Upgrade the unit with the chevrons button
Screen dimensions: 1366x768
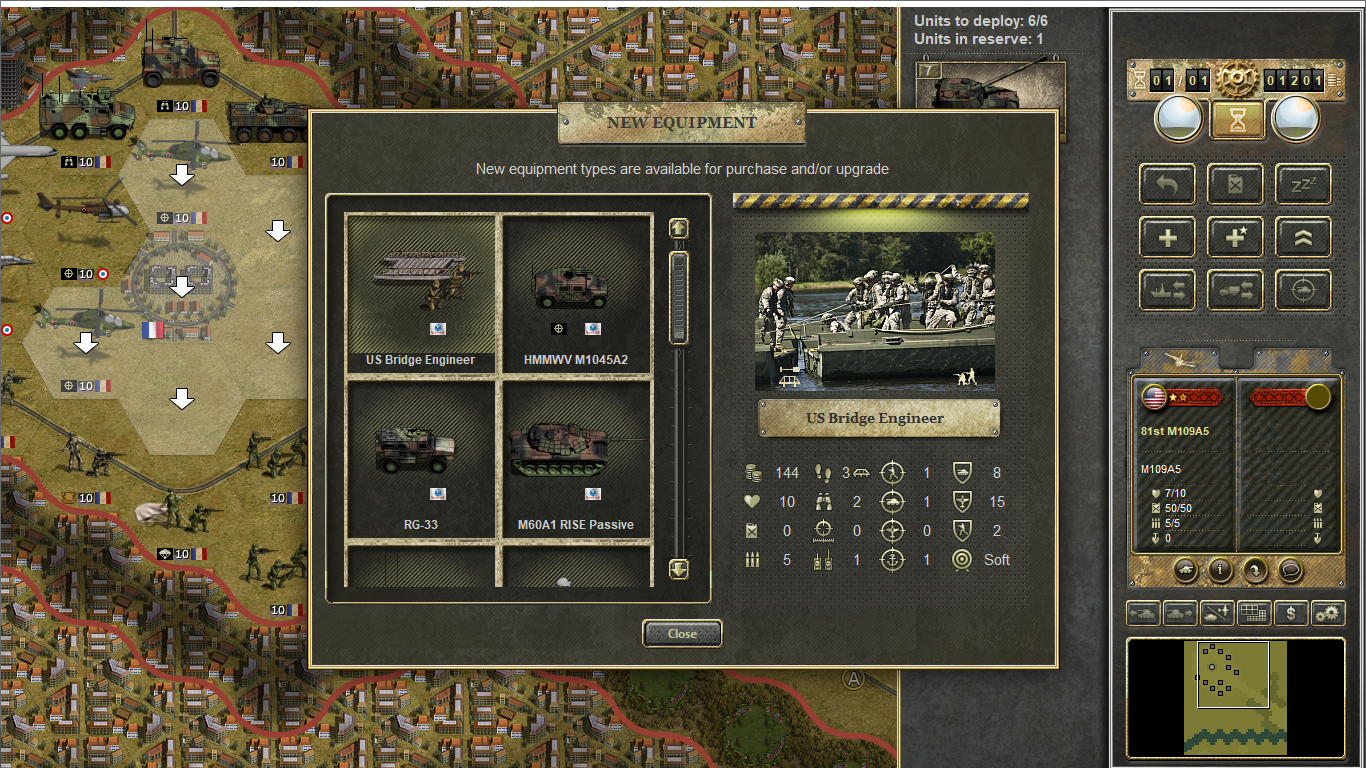pyautogui.click(x=1303, y=237)
